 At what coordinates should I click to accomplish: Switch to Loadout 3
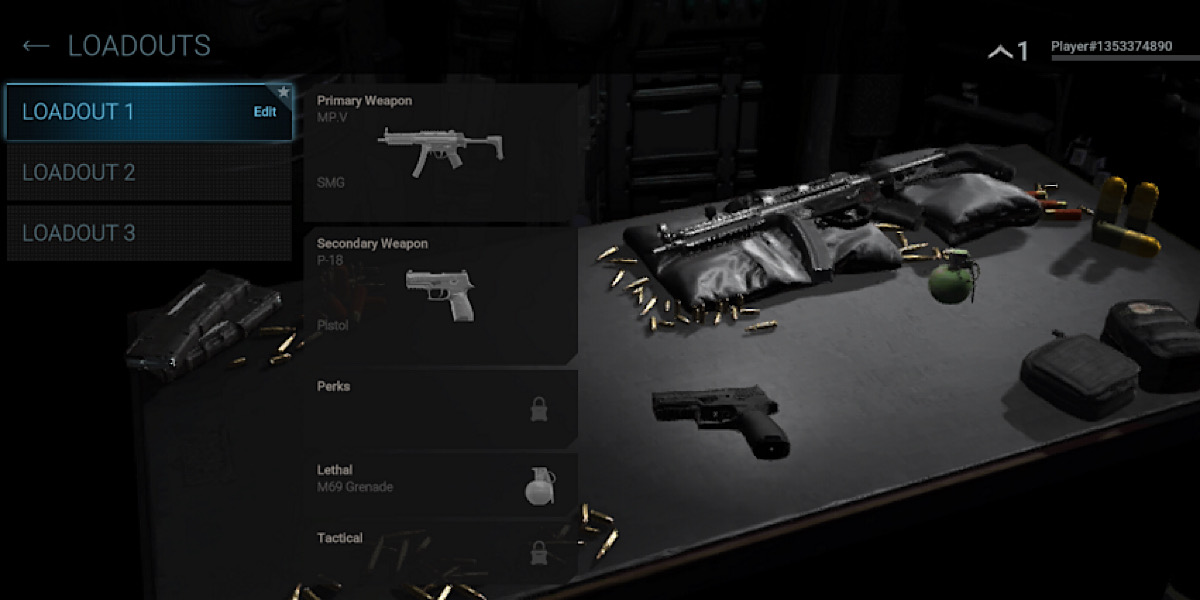[149, 233]
